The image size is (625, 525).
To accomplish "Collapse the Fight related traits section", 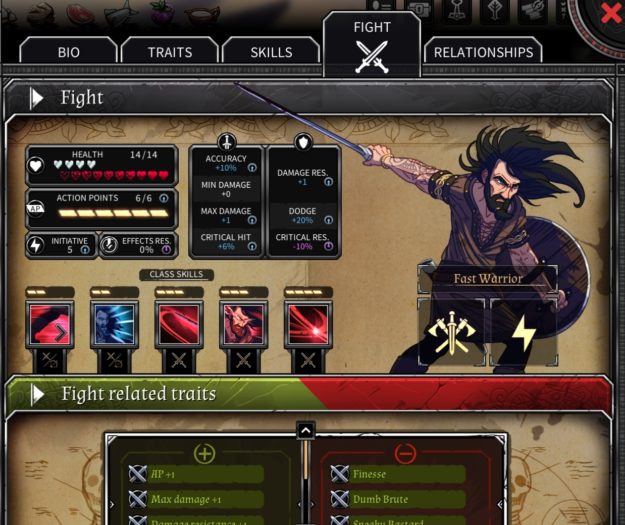I will tap(36, 394).
